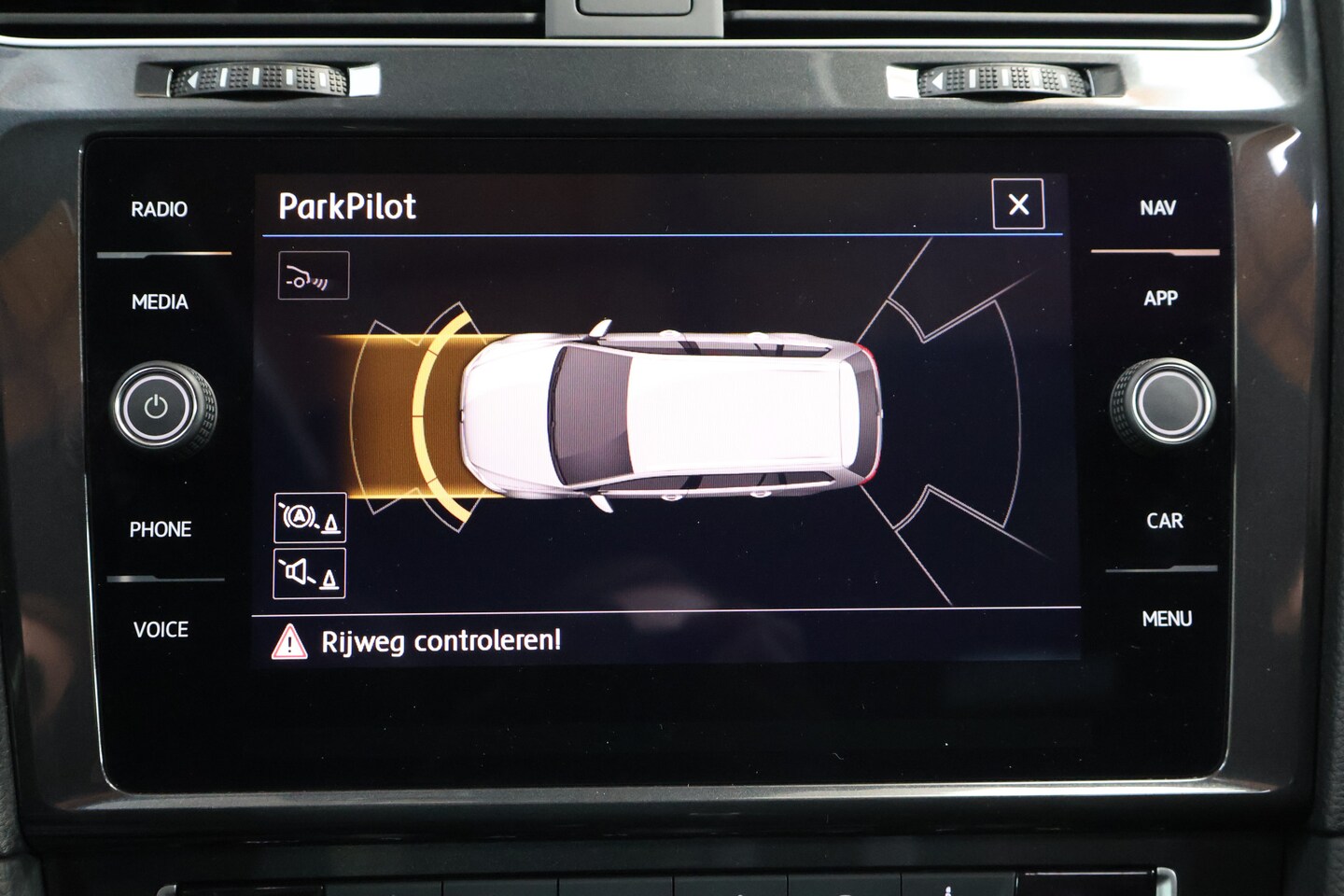Screen dimensions: 1344x896
Task: Tap the car sensor icon below ParkPilot title
Action: (x=314, y=275)
